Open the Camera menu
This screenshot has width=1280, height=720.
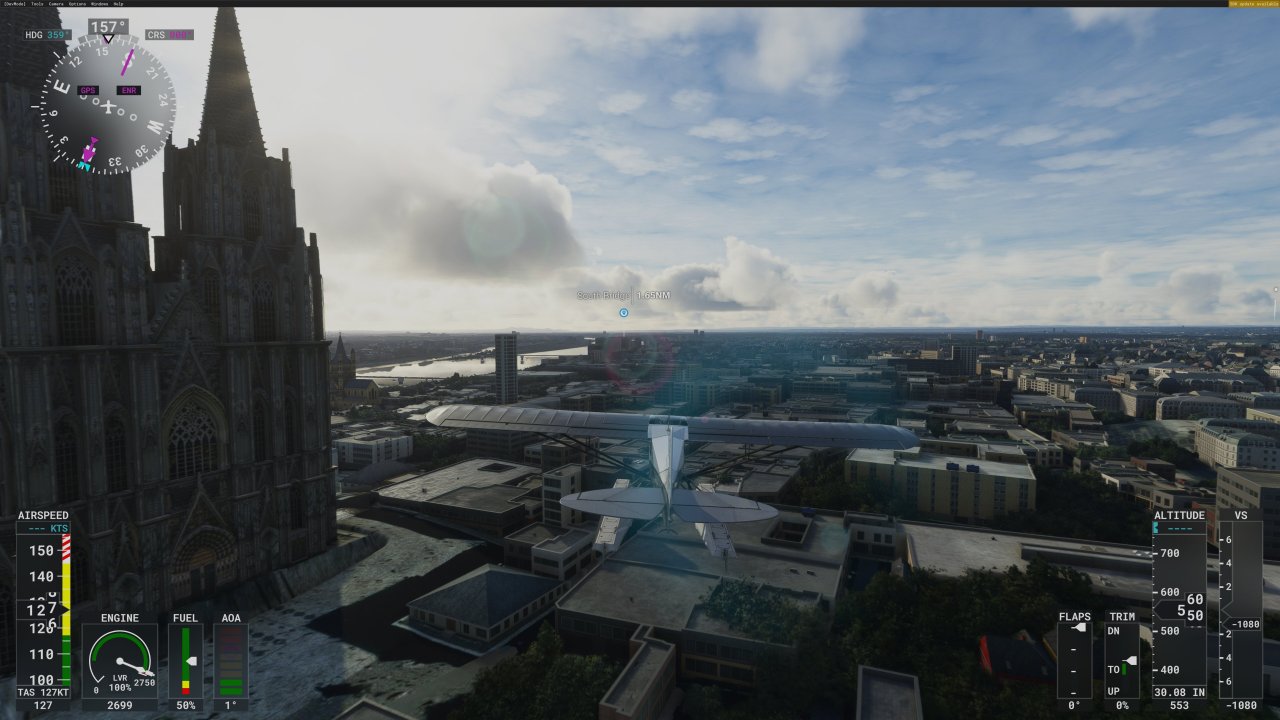[56, 4]
